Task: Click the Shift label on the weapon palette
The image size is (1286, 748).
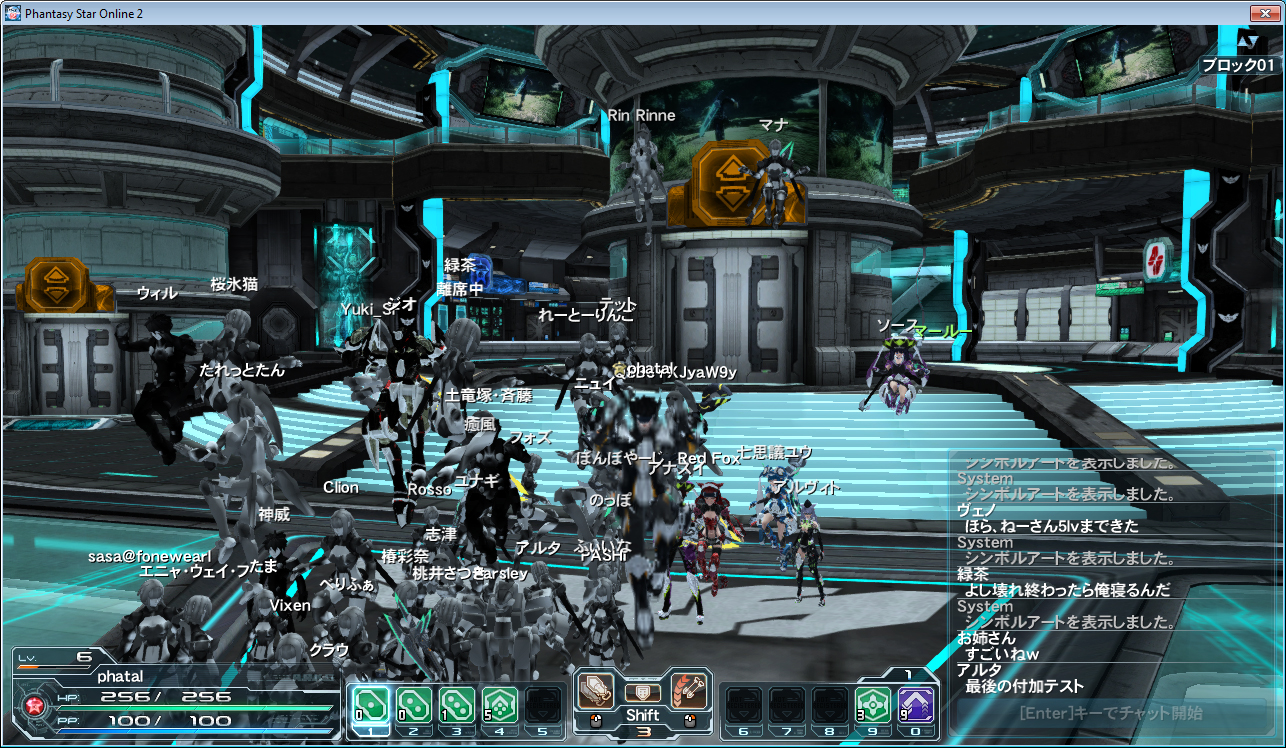Action: click(x=644, y=715)
